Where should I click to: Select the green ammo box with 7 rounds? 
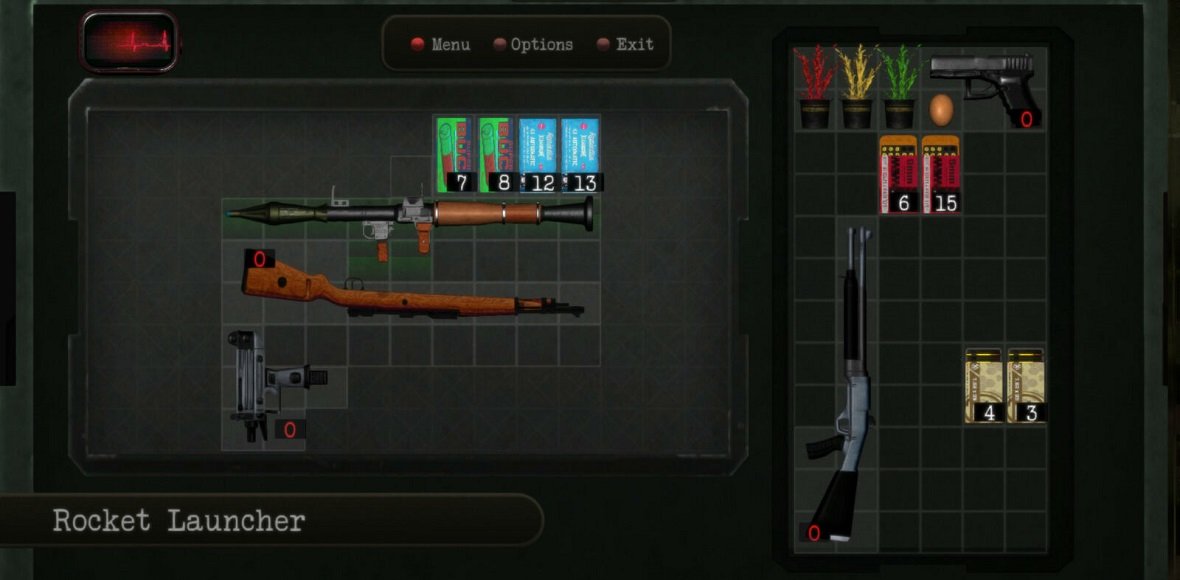[454, 154]
